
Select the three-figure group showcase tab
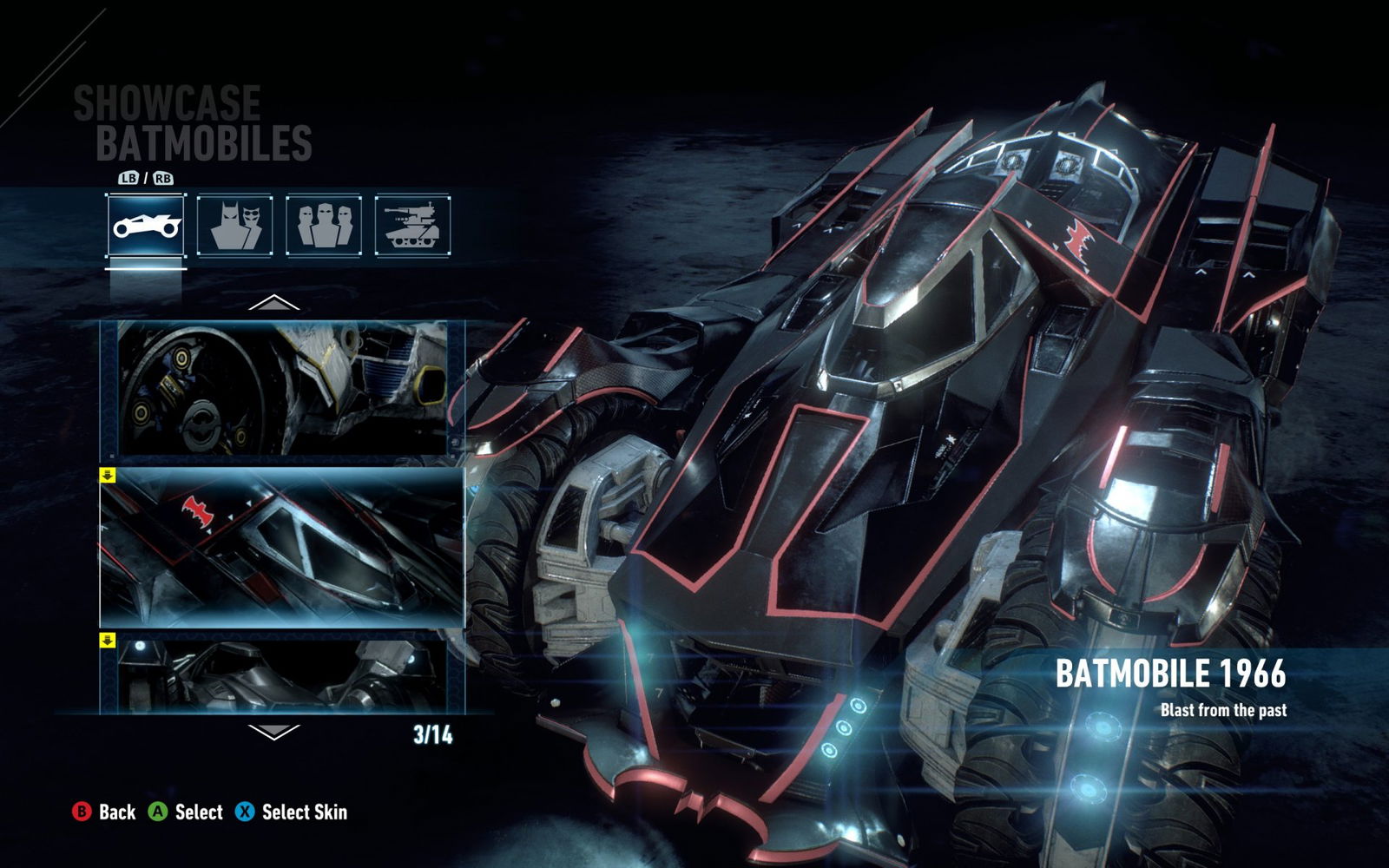point(324,226)
